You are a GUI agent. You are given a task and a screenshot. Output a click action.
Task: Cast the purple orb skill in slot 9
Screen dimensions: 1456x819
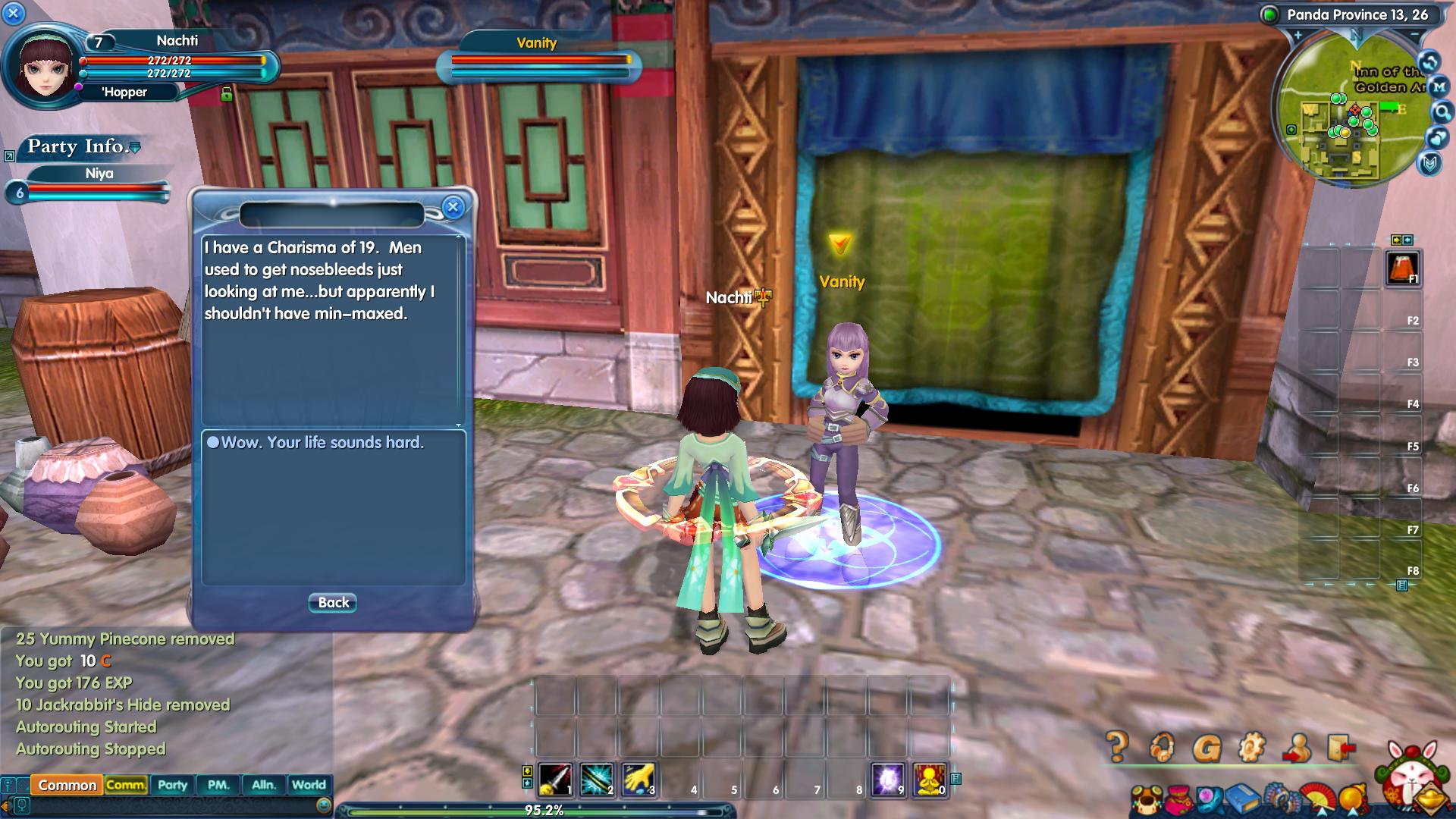(x=888, y=780)
